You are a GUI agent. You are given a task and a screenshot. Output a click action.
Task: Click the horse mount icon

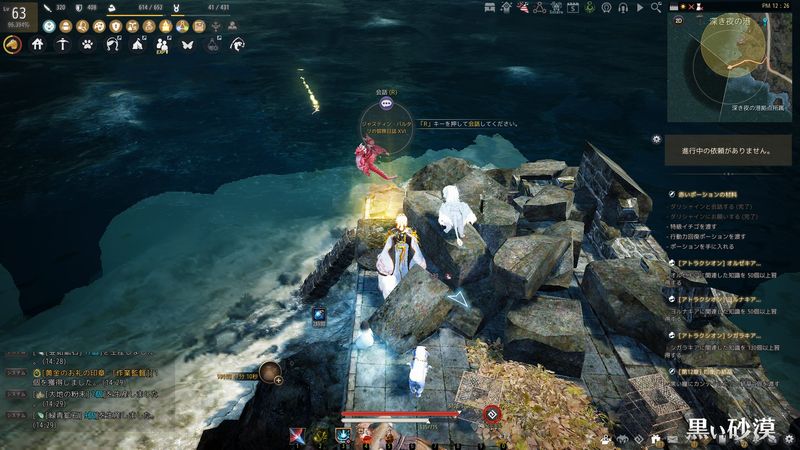pos(12,44)
